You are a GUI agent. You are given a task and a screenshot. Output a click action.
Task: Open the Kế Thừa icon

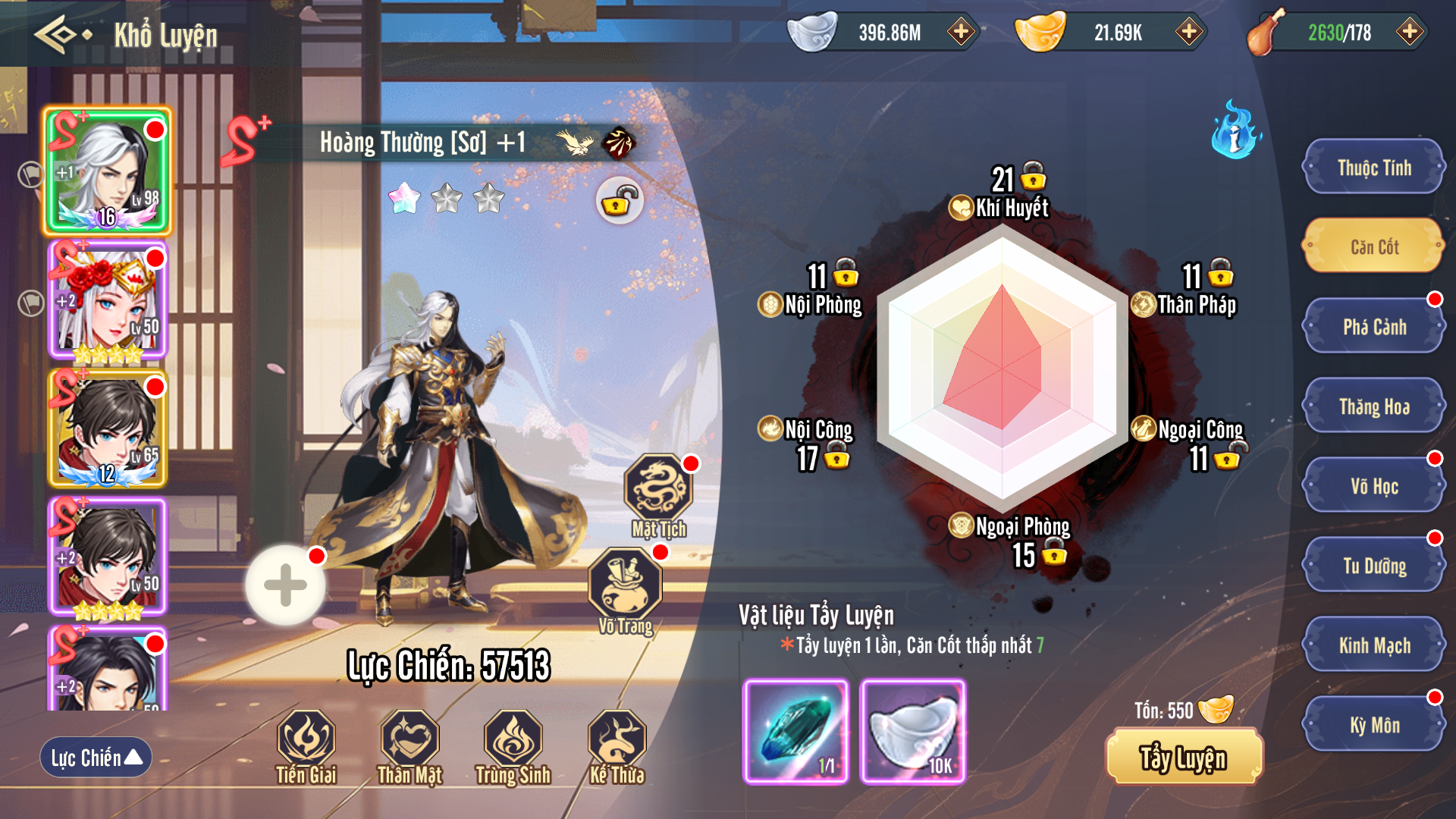pos(617,739)
